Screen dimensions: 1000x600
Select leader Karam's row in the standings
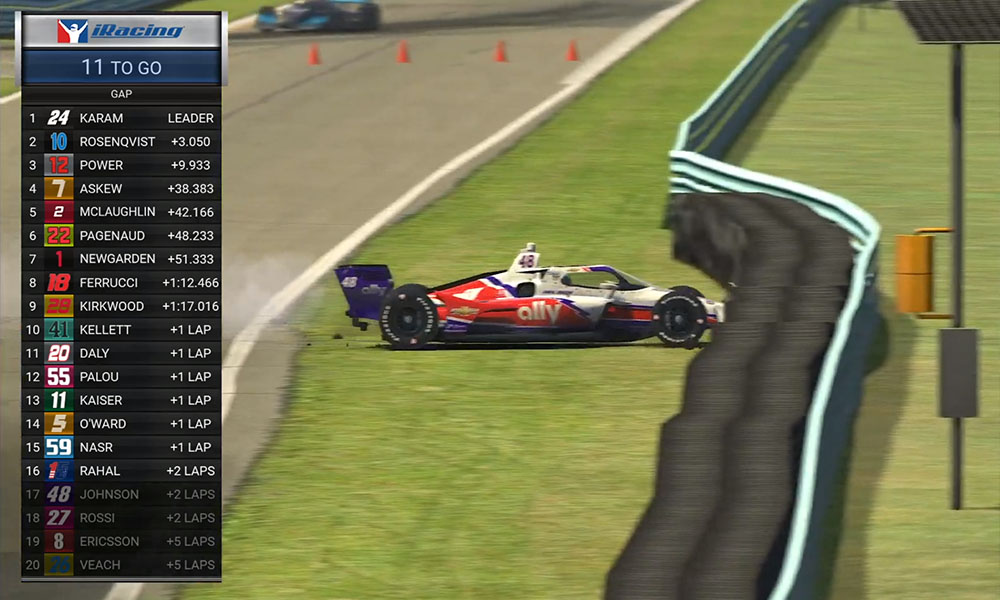[121, 118]
